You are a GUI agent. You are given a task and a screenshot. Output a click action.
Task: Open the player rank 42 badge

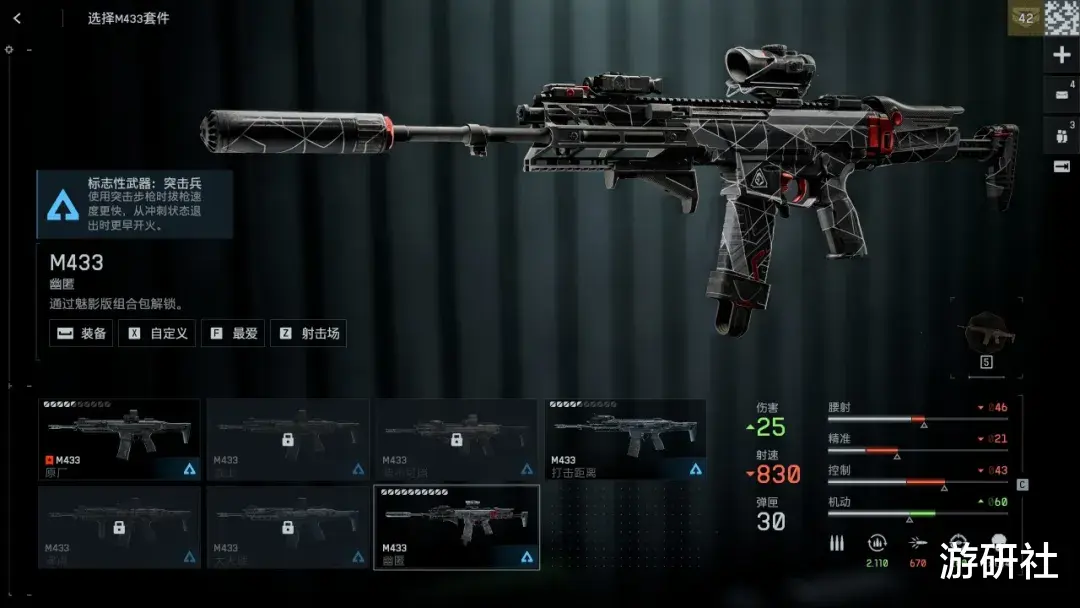1025,18
